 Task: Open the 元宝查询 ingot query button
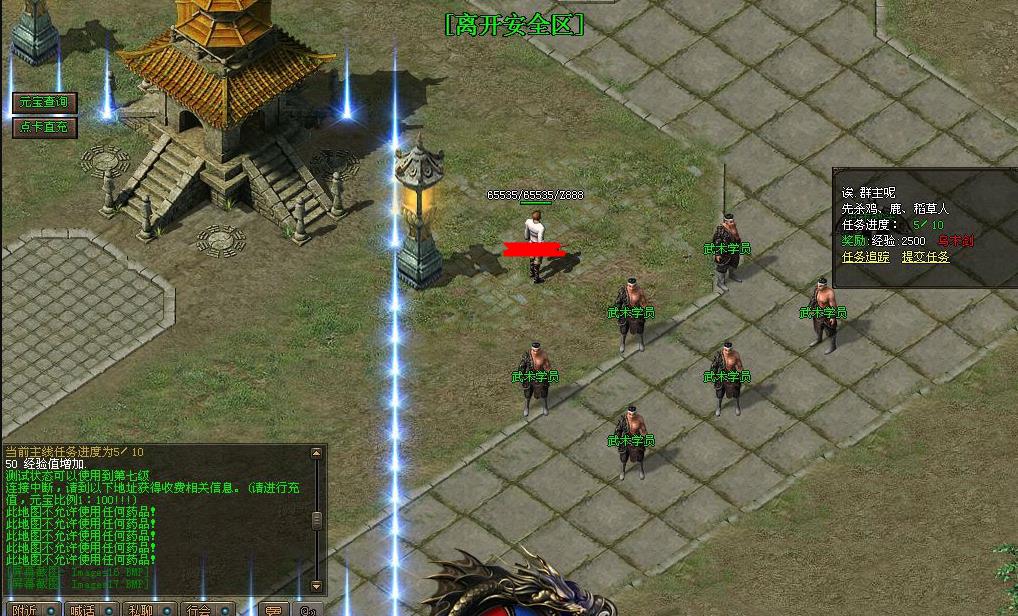coord(44,103)
